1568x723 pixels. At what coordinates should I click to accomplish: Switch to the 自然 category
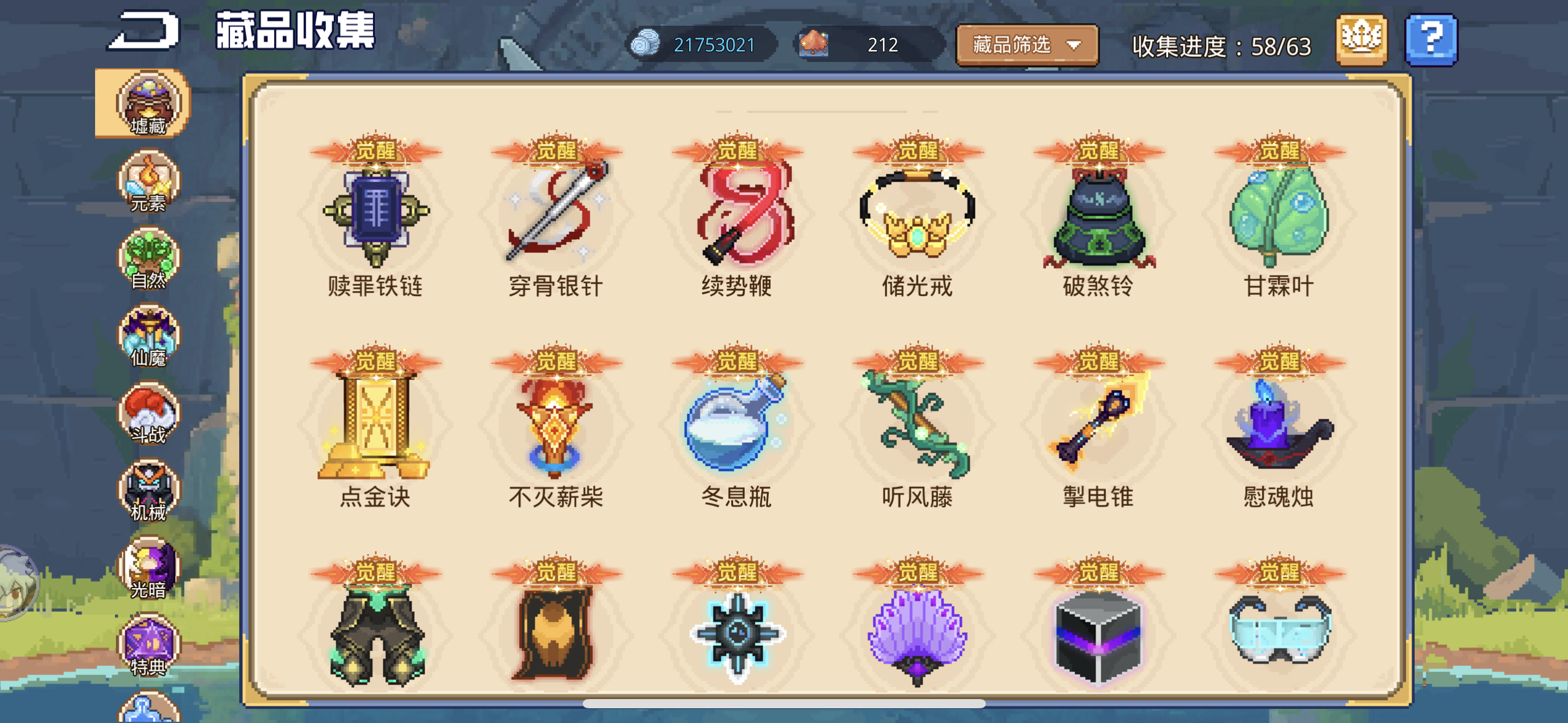pyautogui.click(x=145, y=261)
